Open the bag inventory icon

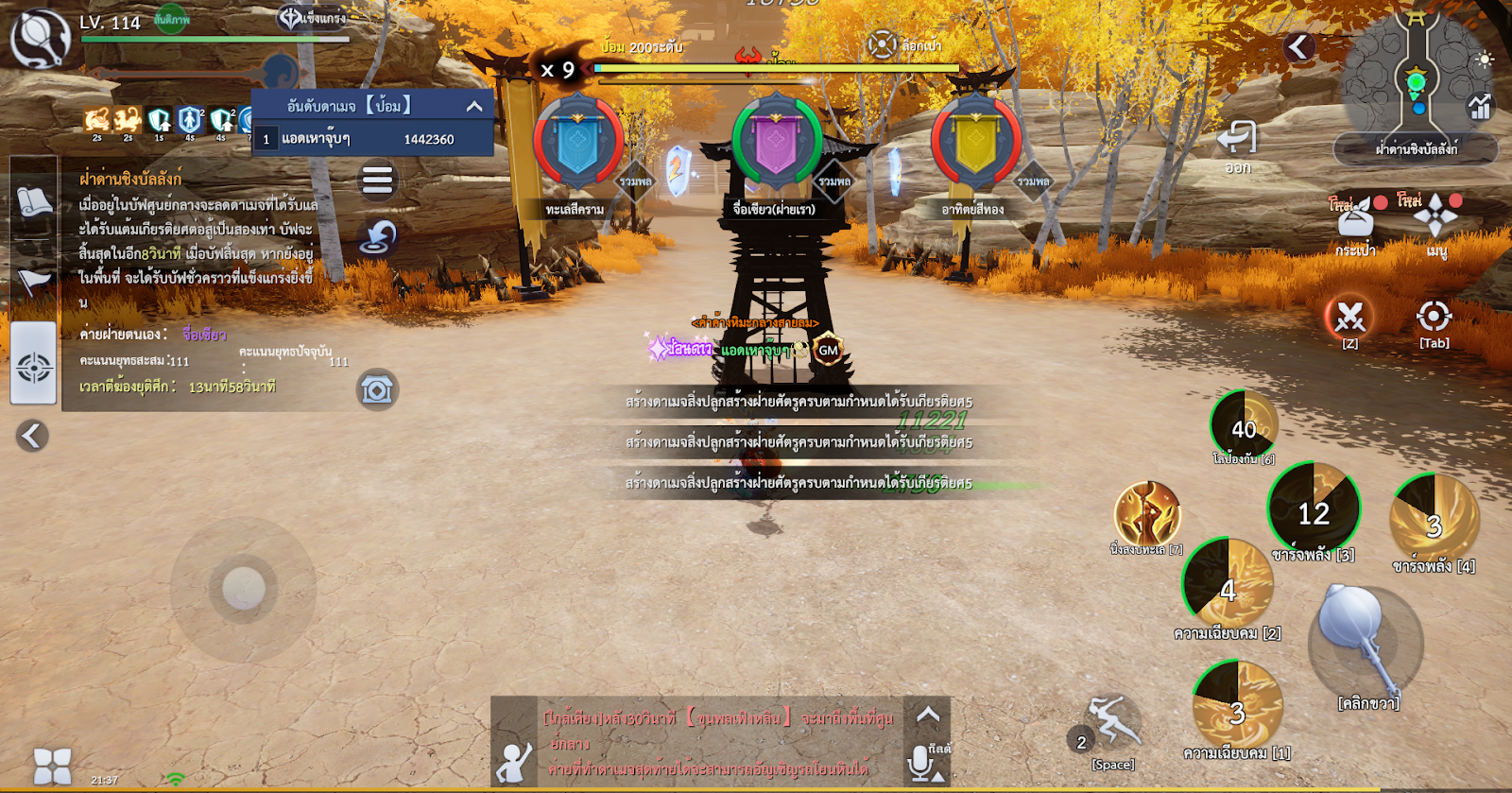point(1354,220)
